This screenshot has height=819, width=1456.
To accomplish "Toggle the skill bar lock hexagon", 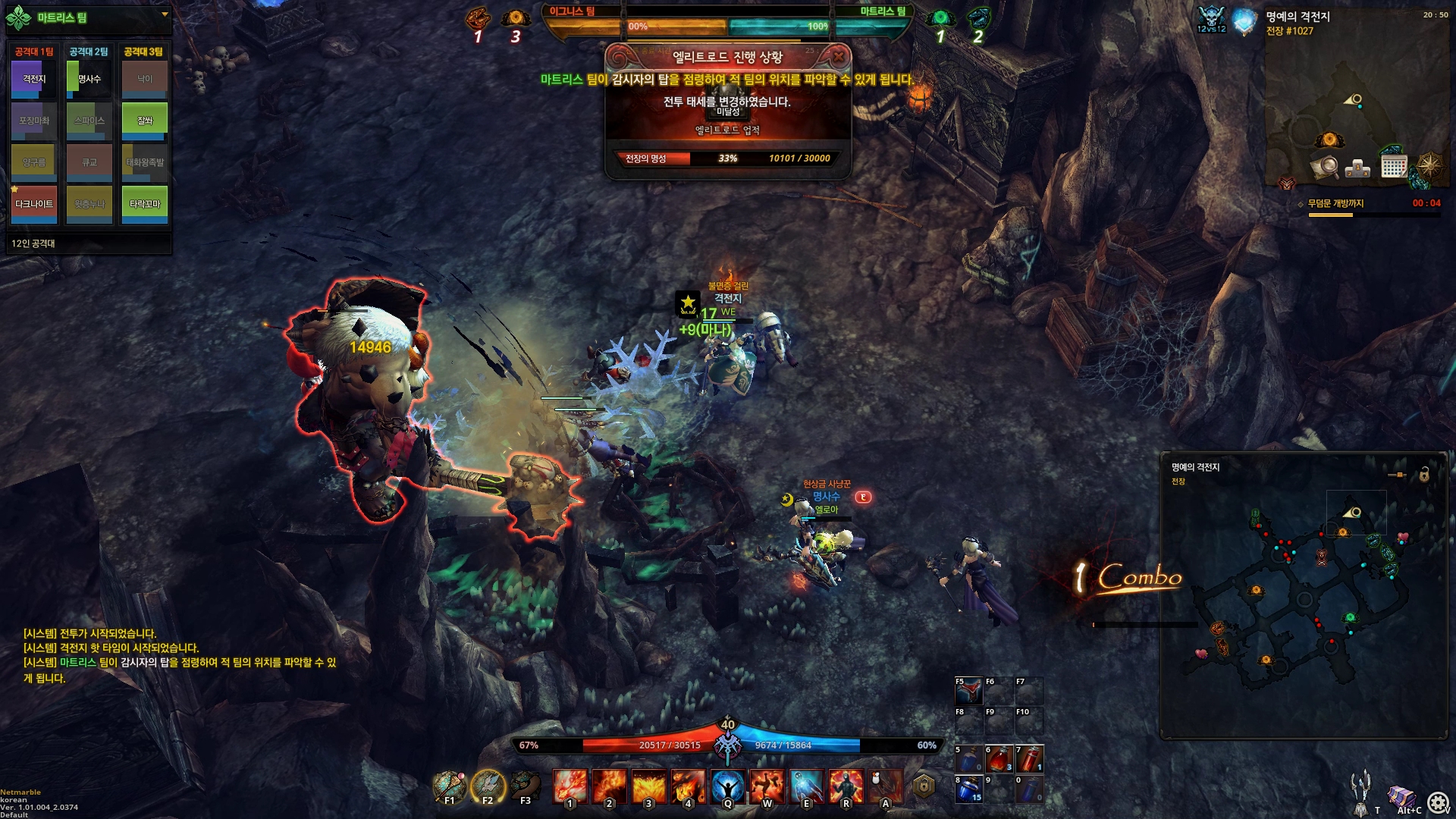I will pyautogui.click(x=923, y=786).
